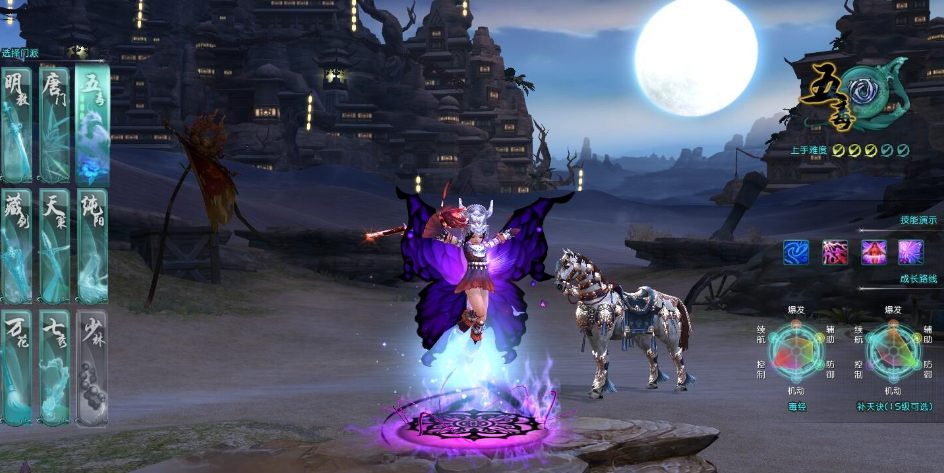
Task: Play the blue swirling snake skill demo
Action: tap(796, 252)
